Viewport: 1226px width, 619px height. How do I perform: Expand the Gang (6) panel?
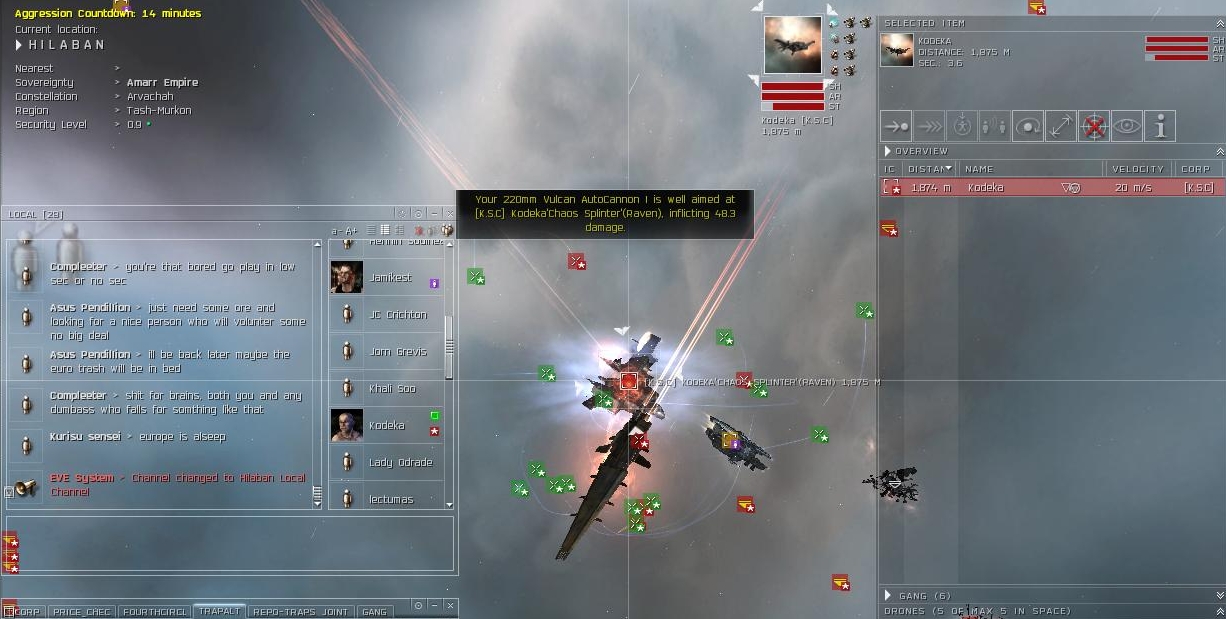pyautogui.click(x=887, y=595)
